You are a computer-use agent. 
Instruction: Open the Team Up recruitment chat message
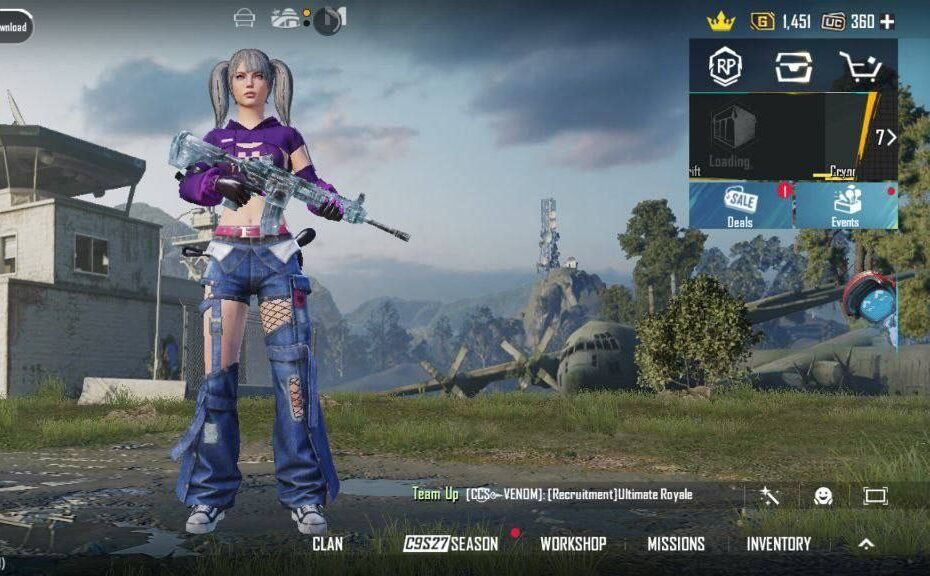pos(552,494)
